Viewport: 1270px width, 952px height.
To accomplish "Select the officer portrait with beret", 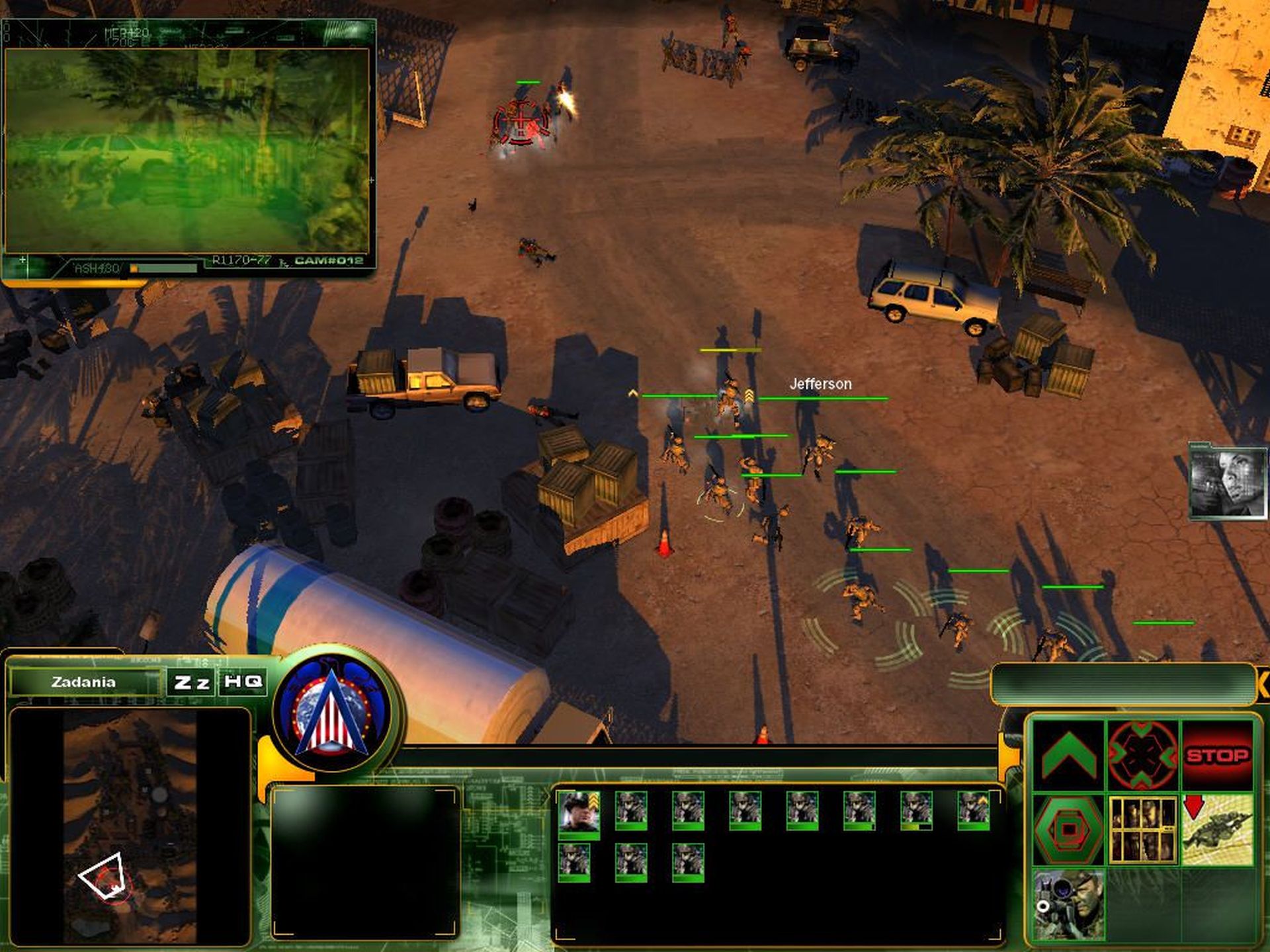I will (x=579, y=812).
